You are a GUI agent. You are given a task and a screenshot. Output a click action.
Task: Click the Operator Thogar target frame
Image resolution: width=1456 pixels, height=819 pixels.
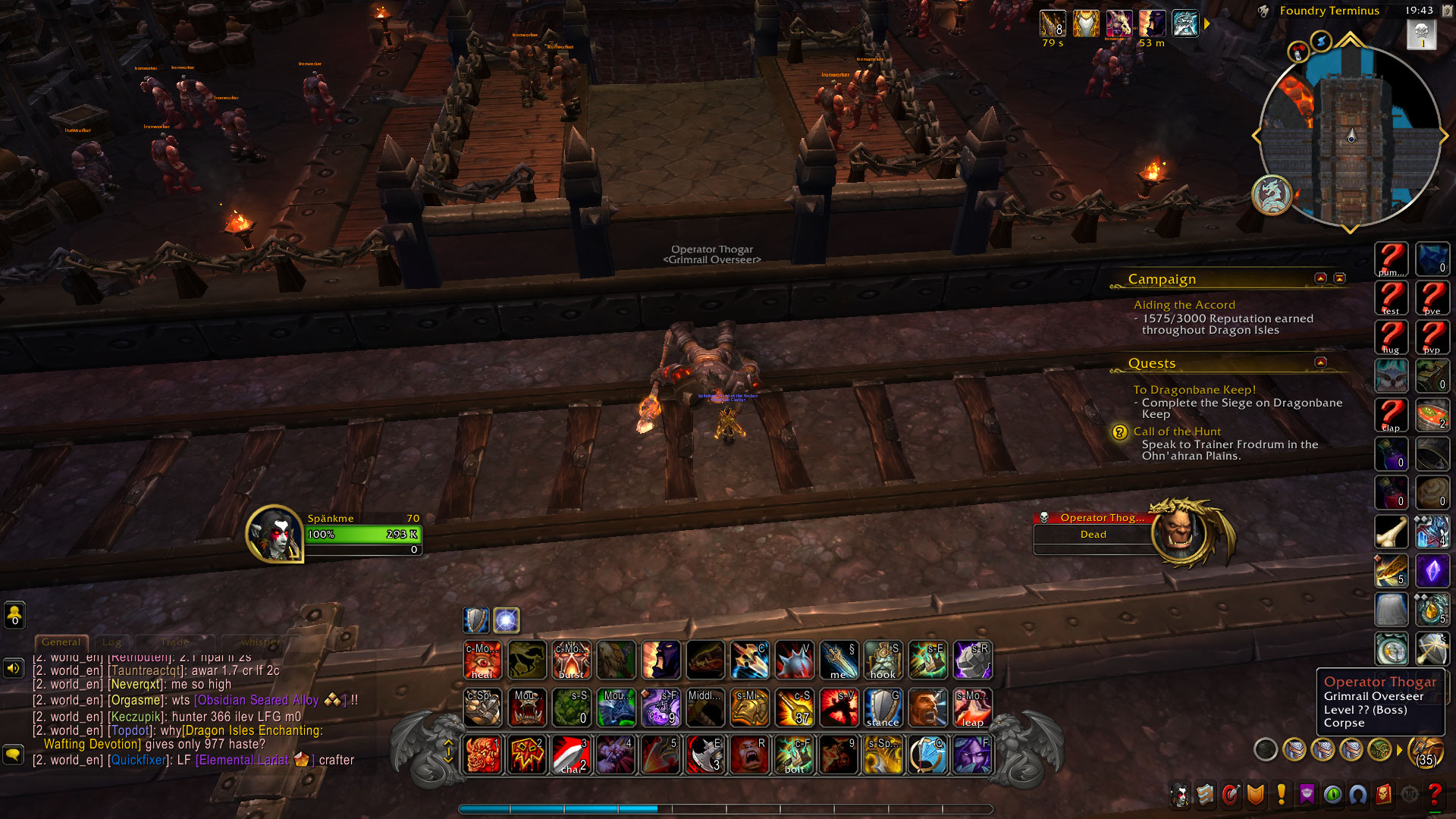(1100, 527)
